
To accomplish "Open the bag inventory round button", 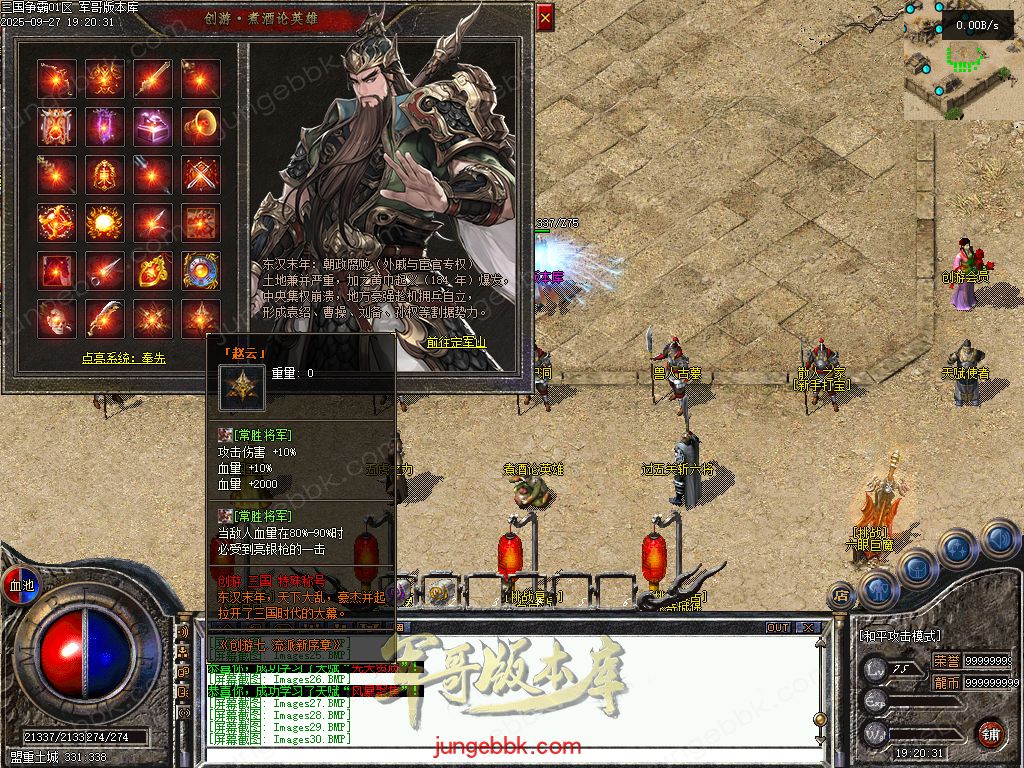I will point(917,566).
